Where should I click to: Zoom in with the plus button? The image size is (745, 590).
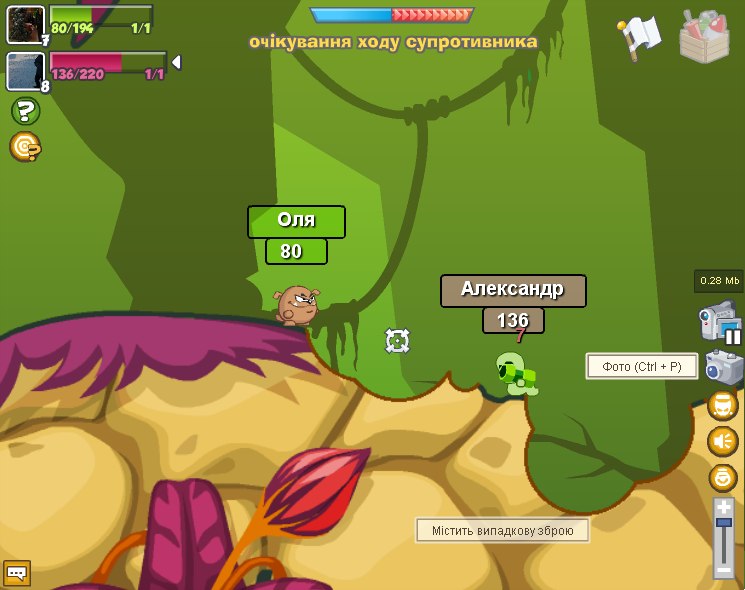coord(724,508)
